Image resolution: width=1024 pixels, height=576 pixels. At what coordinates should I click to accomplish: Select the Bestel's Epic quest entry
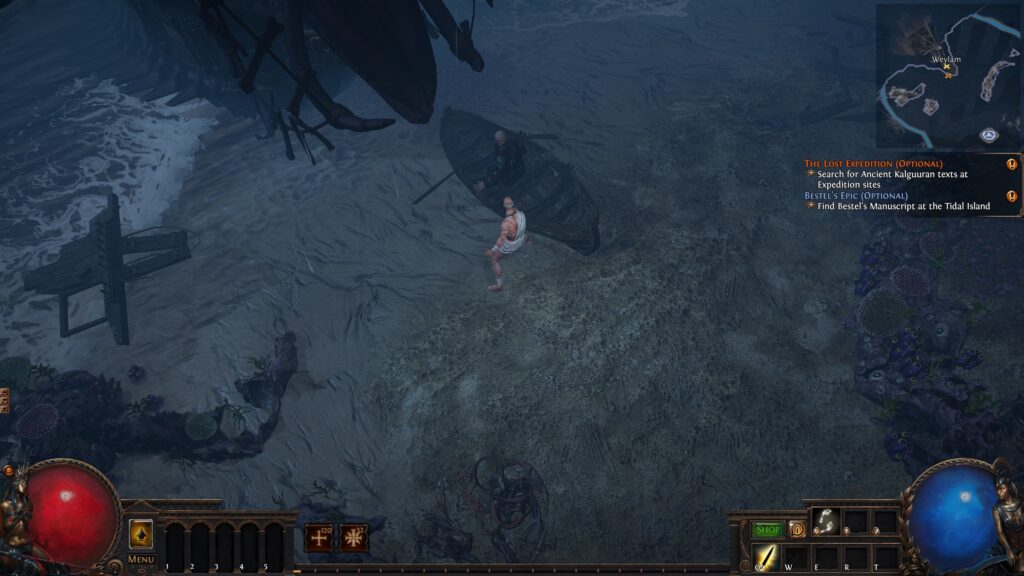pyautogui.click(x=856, y=195)
